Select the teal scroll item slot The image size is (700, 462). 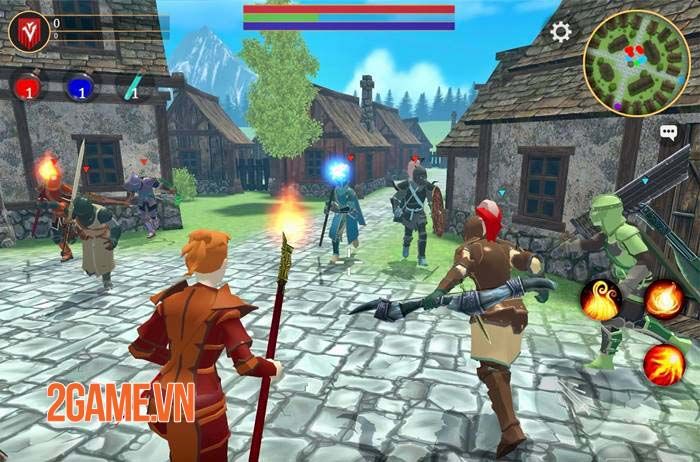pyautogui.click(x=131, y=88)
